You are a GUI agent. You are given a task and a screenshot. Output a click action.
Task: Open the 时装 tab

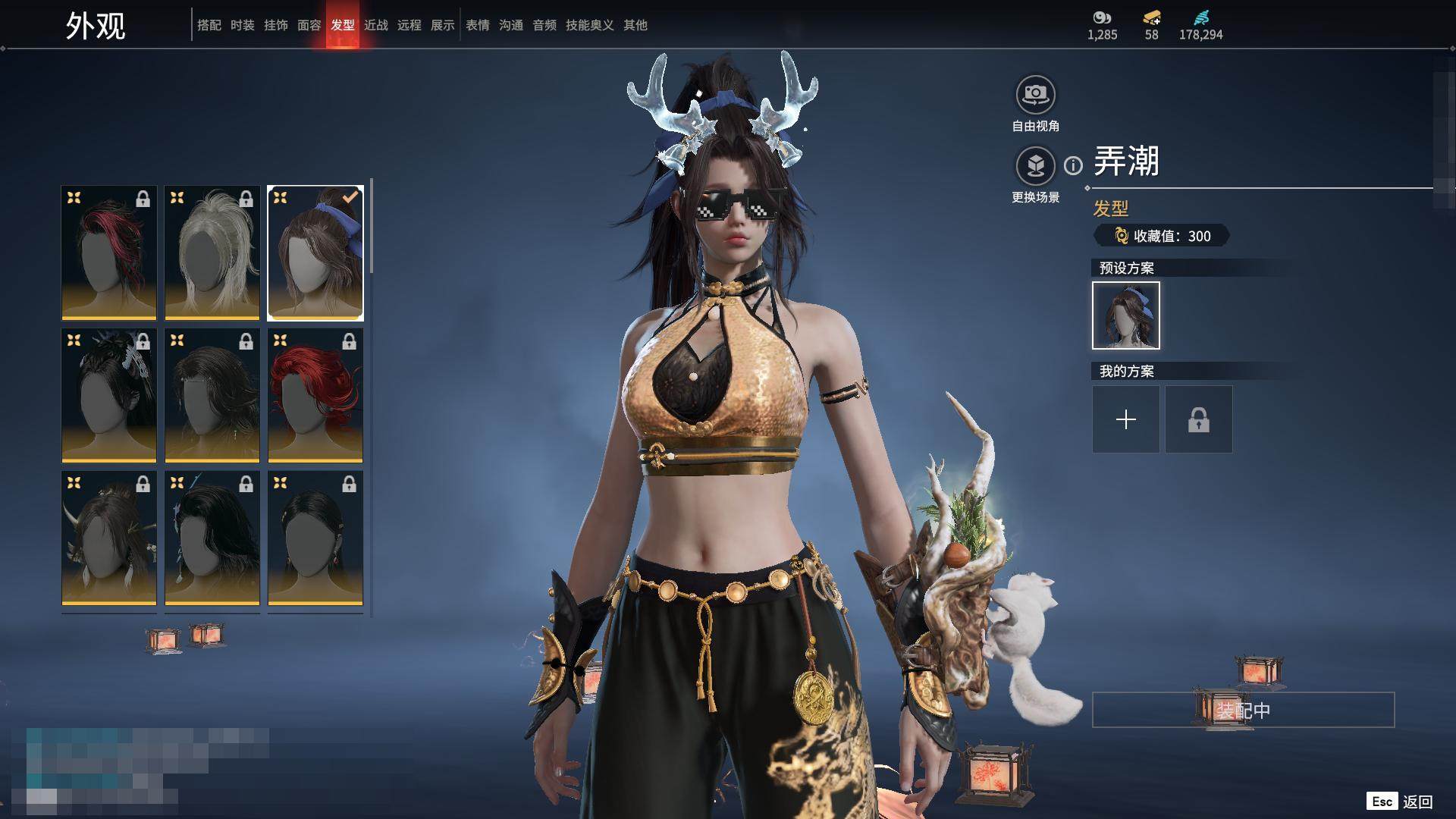coord(242,25)
